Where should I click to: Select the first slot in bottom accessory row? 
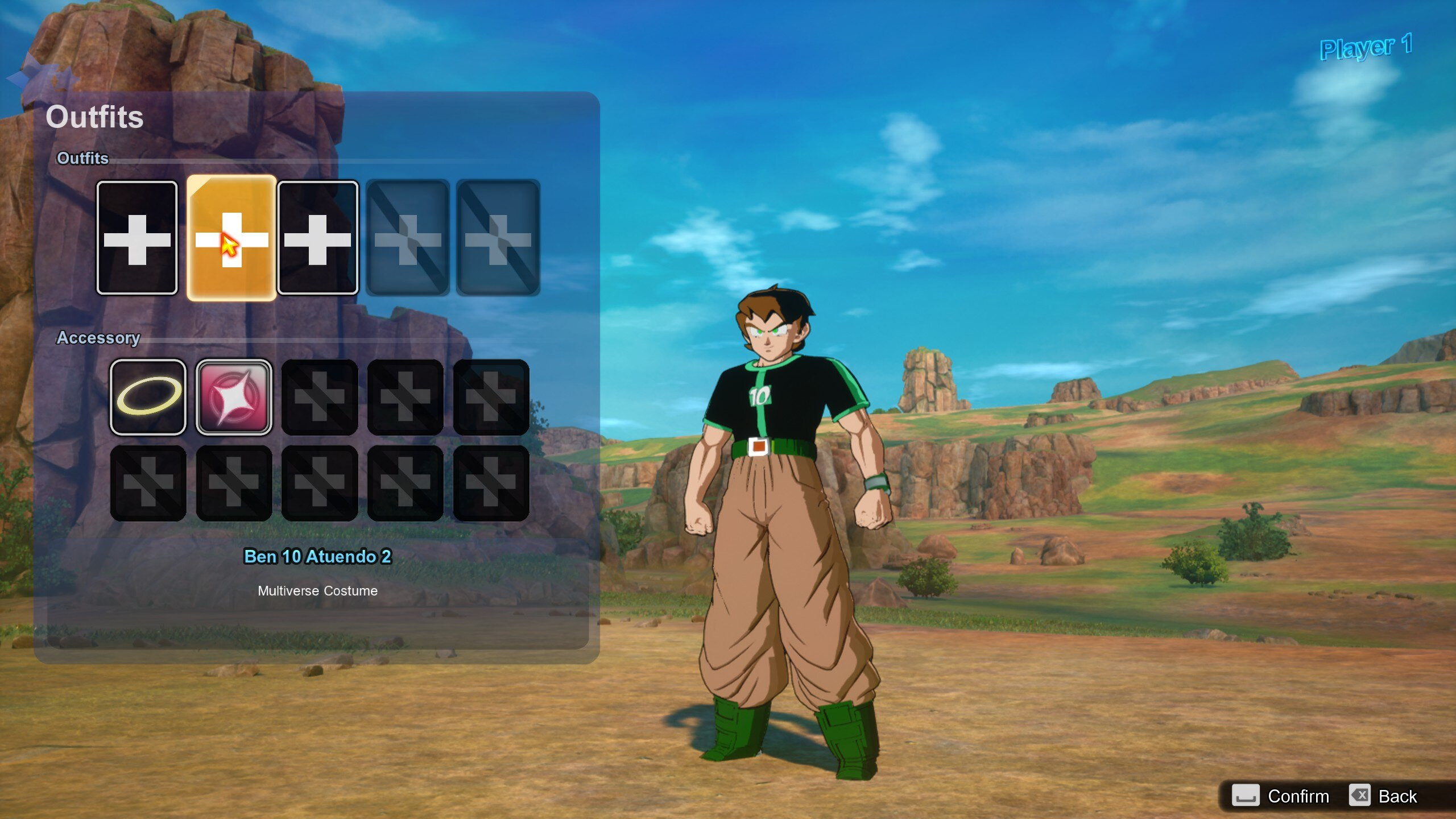pyautogui.click(x=148, y=483)
